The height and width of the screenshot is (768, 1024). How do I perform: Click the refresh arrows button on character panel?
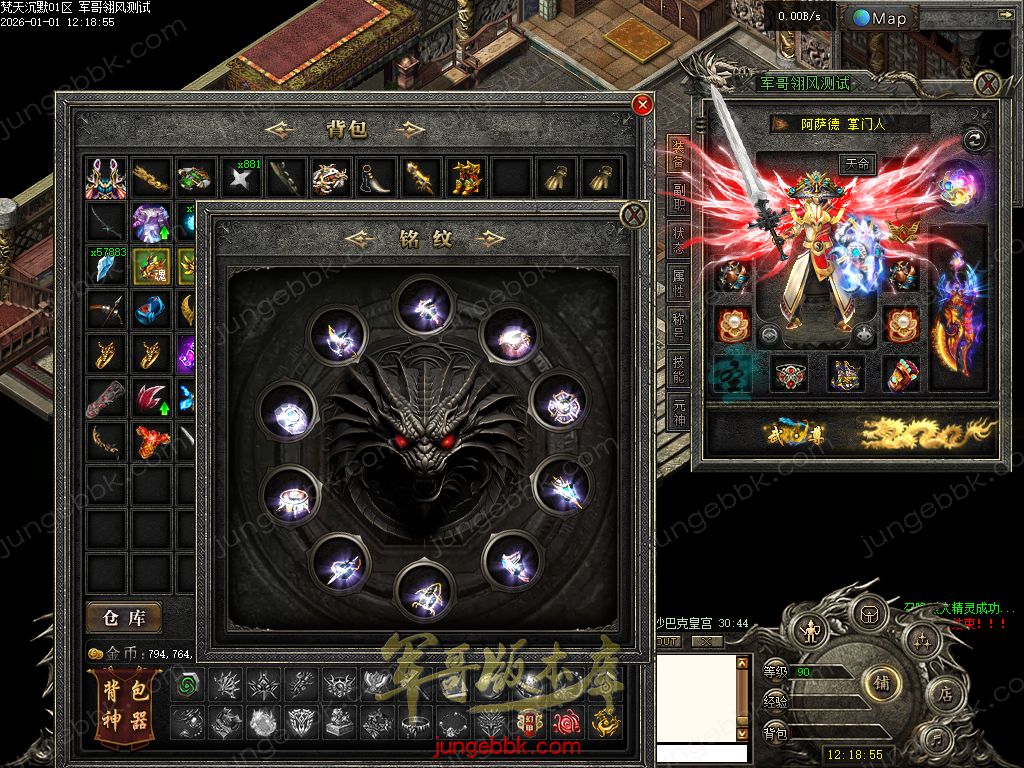click(x=974, y=140)
